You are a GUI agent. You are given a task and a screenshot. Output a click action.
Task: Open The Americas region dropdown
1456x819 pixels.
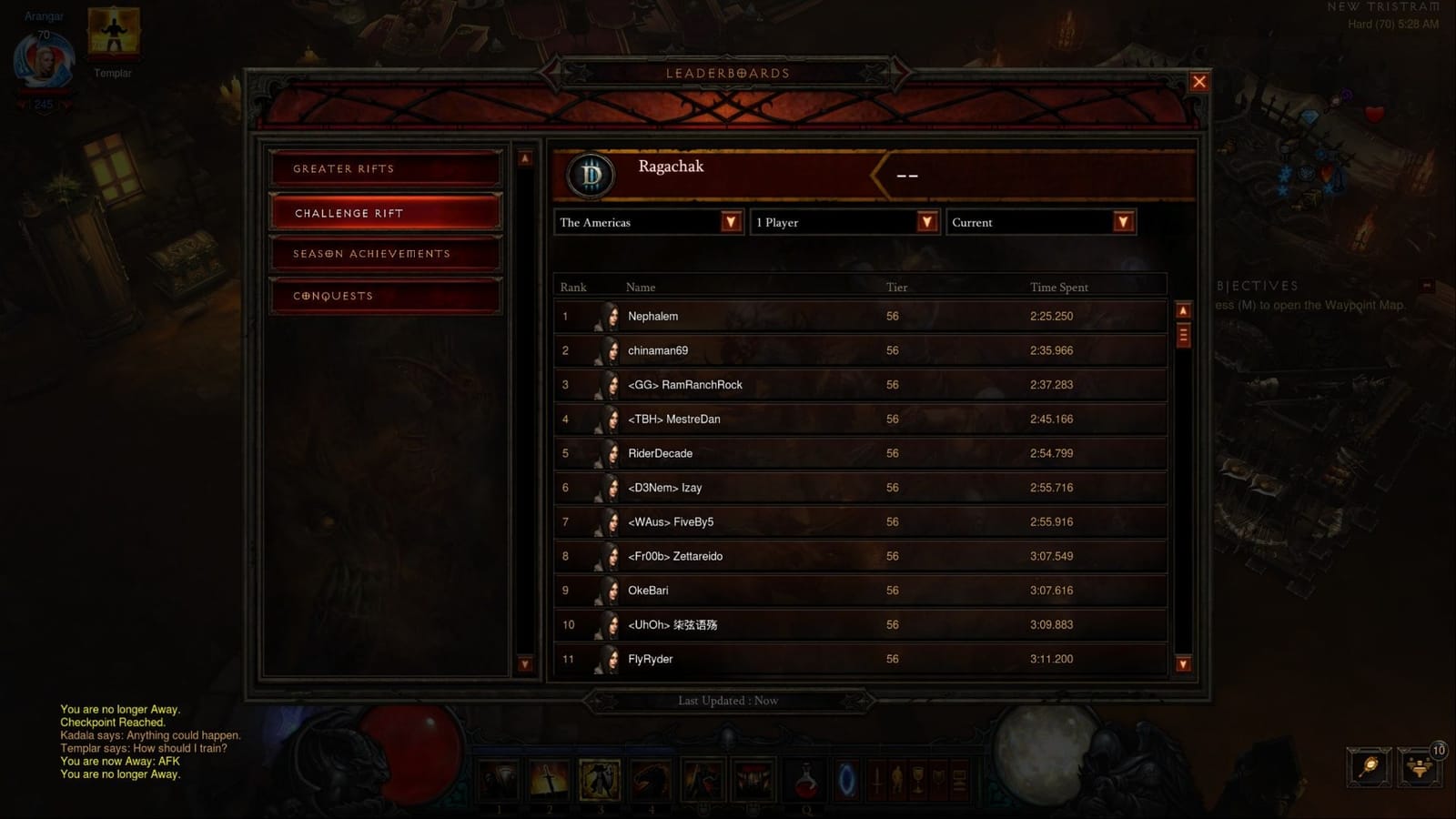click(x=647, y=222)
